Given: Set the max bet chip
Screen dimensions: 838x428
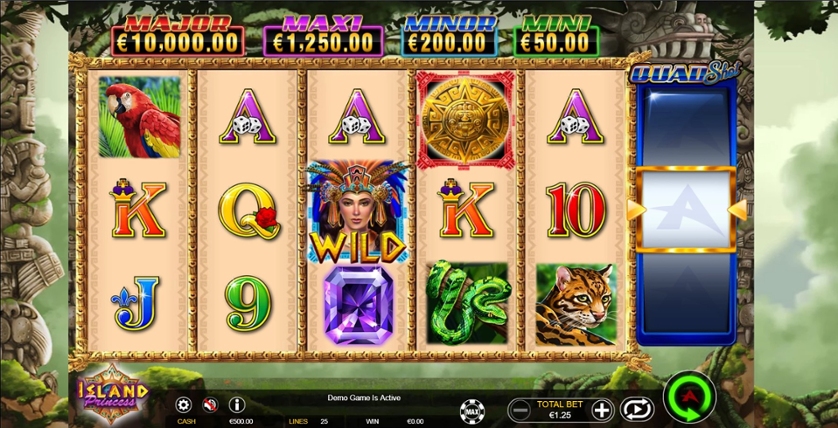Looking at the screenshot, I should (x=470, y=409).
